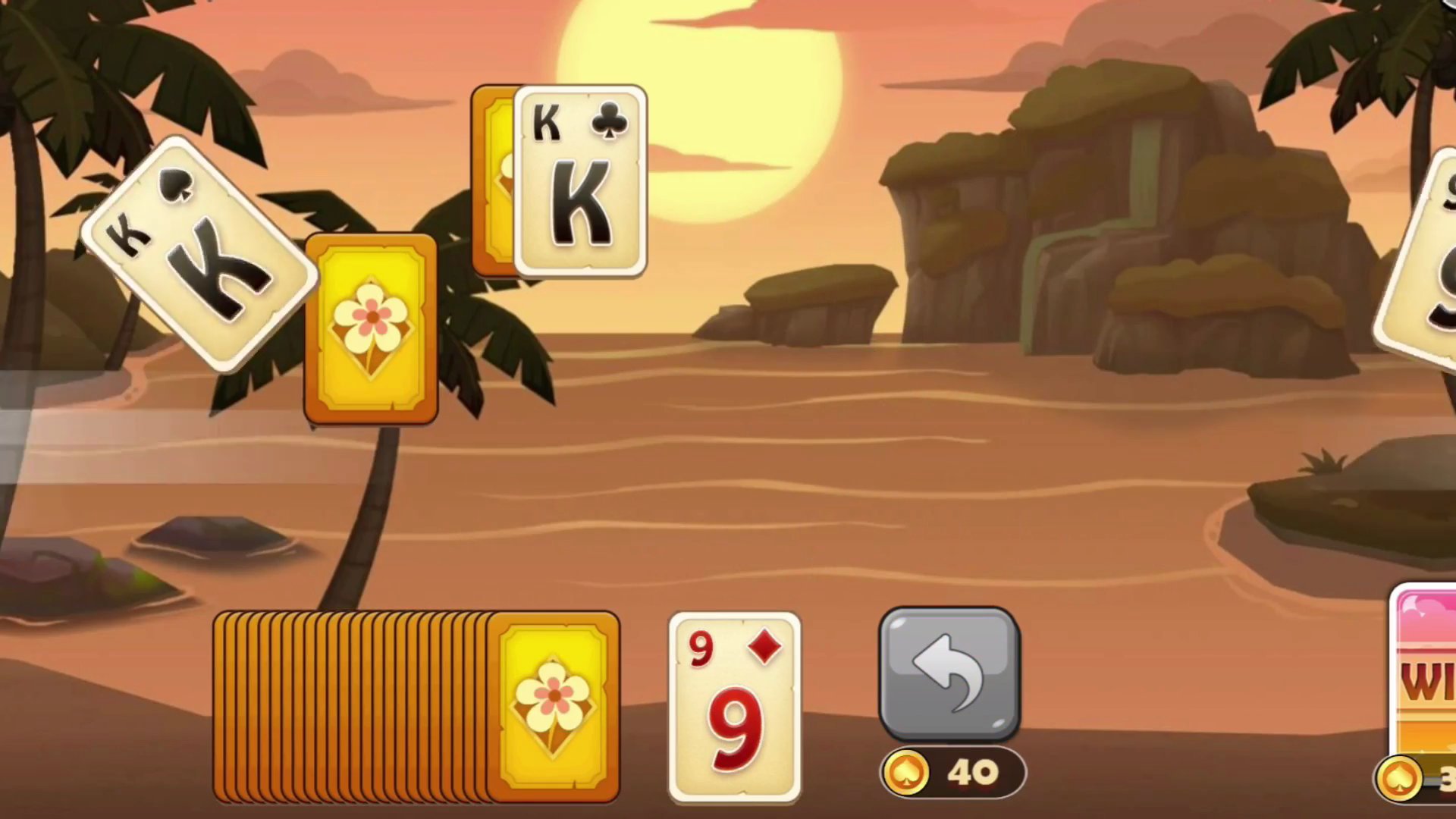Click the gold spade coin beside the undo cost
1456x819 pixels.
tap(908, 772)
